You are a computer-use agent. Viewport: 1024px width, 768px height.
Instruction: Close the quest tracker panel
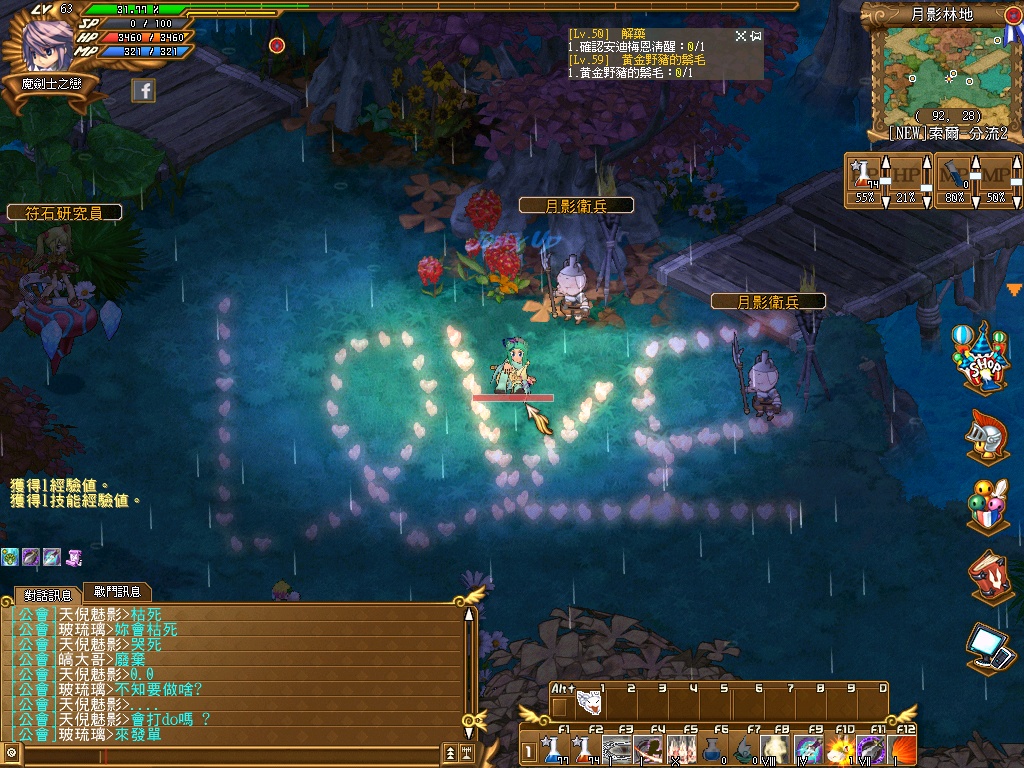(x=741, y=36)
